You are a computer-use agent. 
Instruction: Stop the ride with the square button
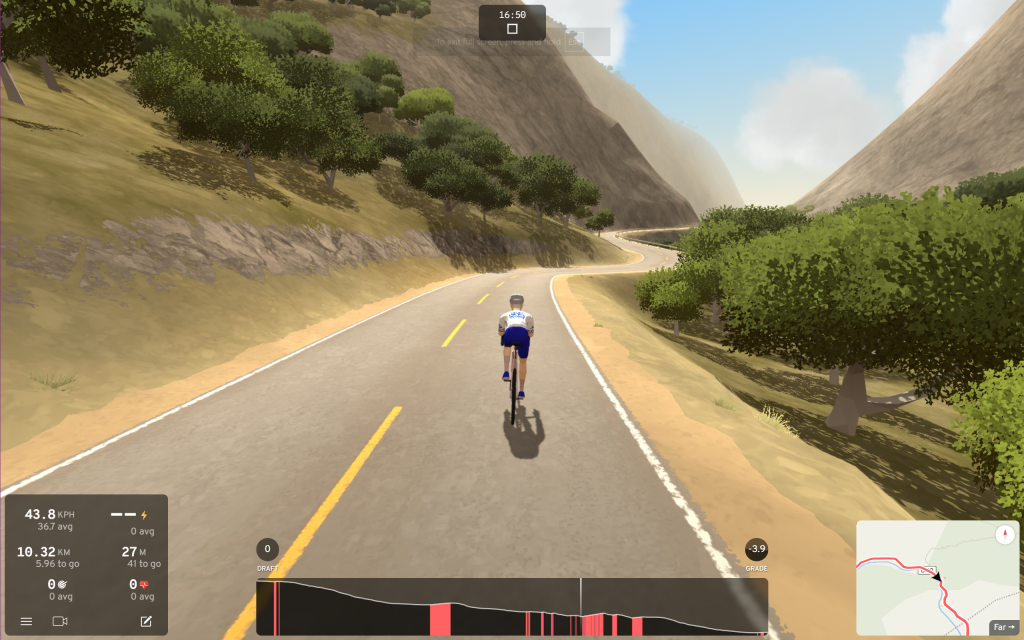[512, 29]
